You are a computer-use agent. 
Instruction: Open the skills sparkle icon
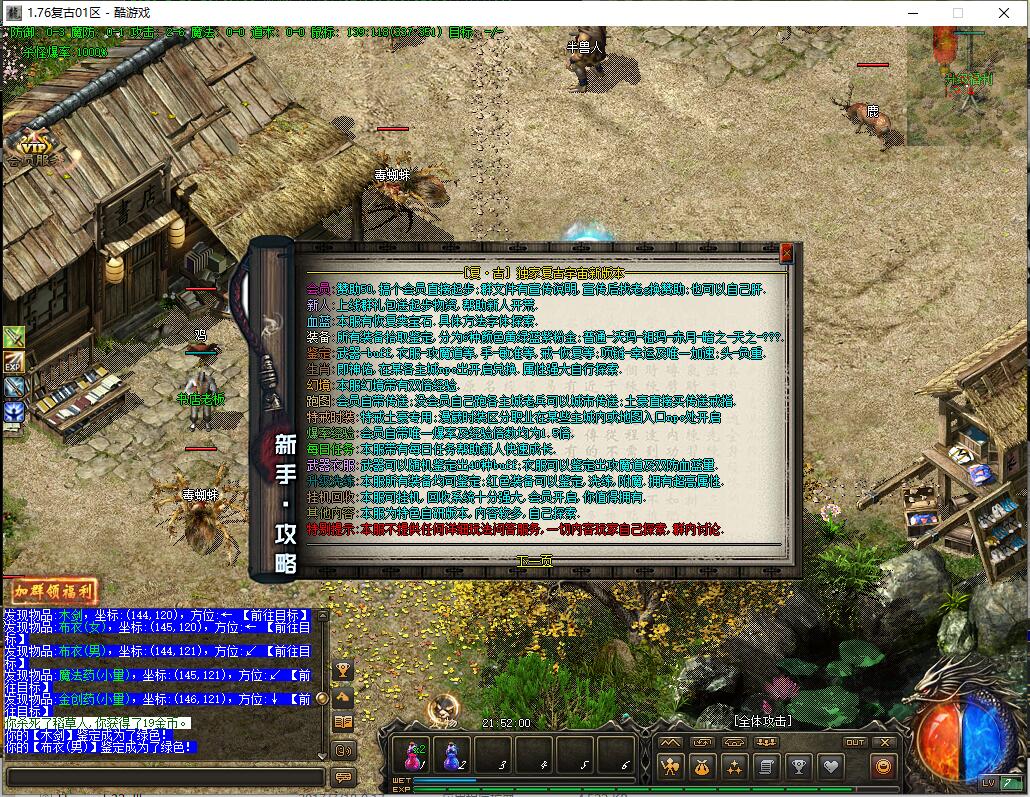coord(734,767)
